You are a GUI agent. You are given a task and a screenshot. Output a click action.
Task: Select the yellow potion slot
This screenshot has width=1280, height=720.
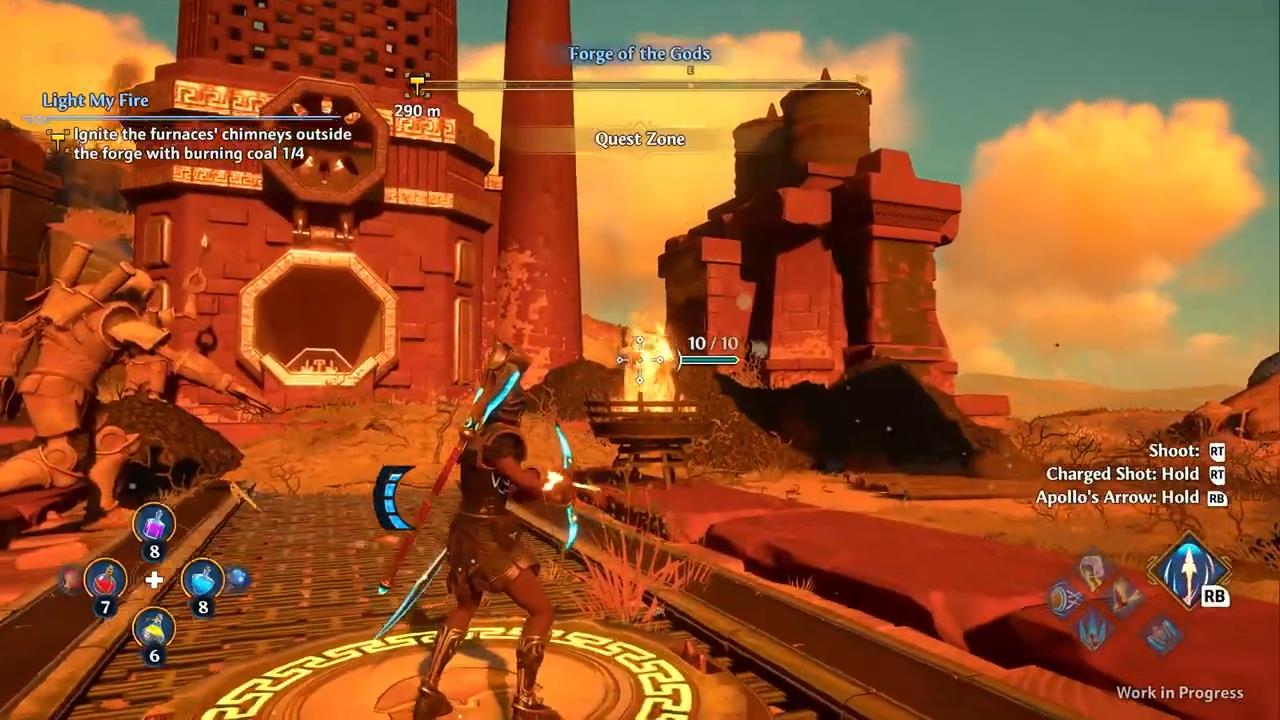point(154,629)
